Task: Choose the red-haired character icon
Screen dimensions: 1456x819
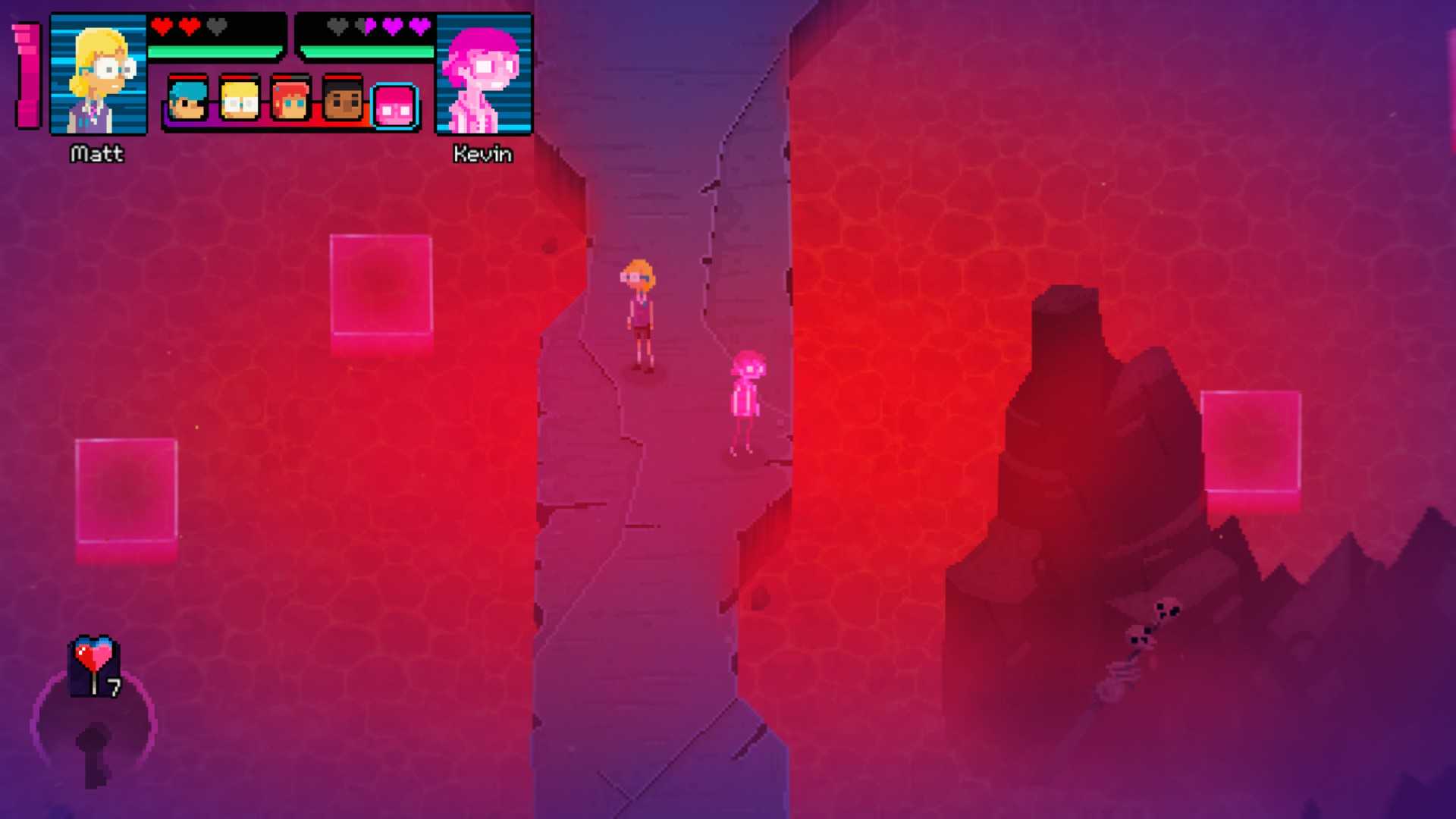Action: (x=290, y=99)
